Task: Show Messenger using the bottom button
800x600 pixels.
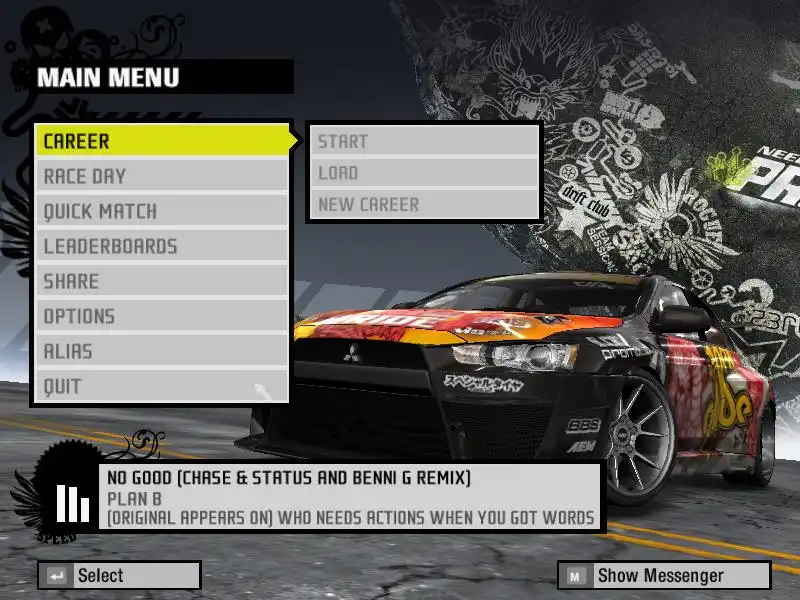Action: [664, 575]
